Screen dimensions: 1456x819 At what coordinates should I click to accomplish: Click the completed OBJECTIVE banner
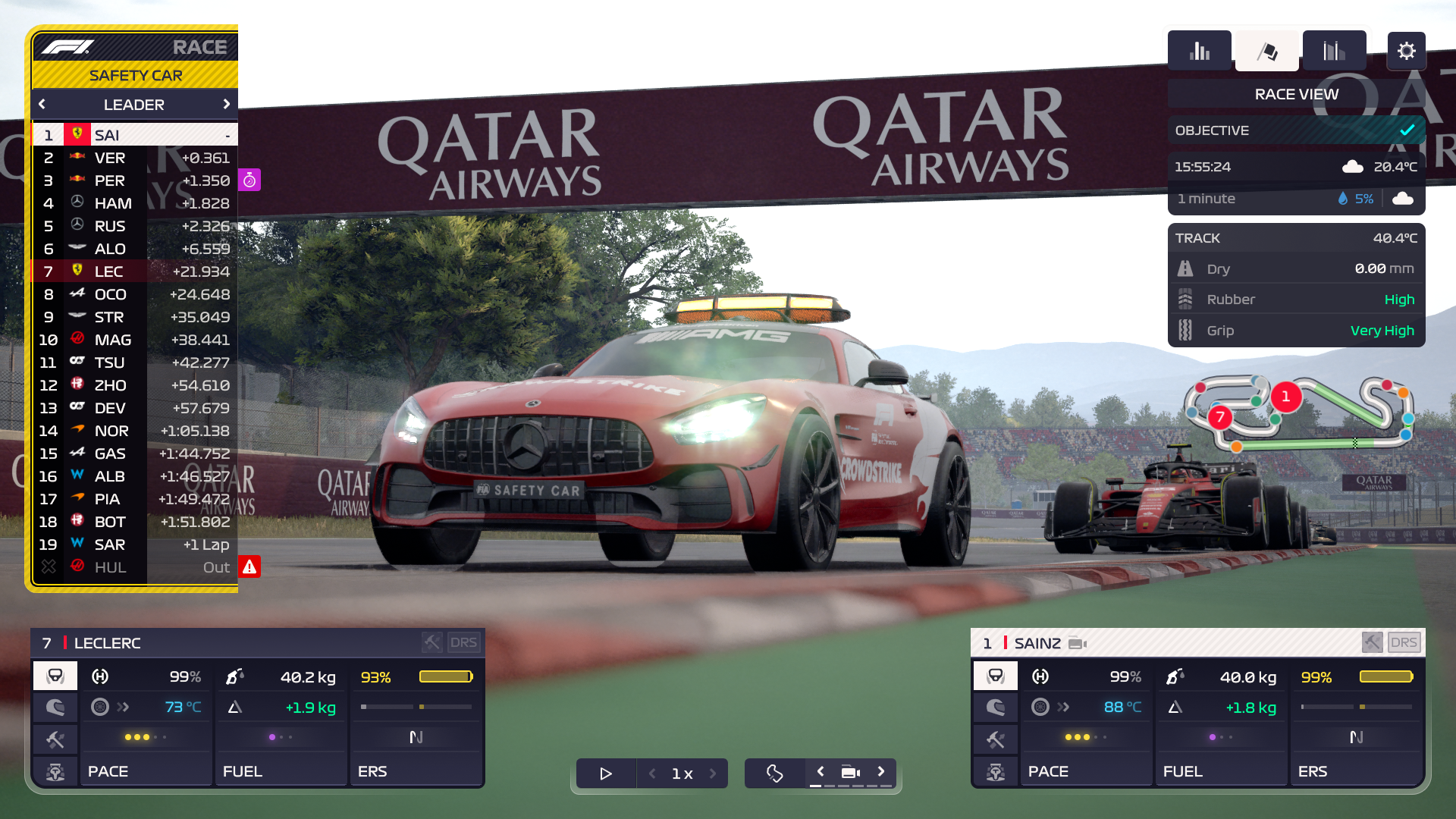click(1295, 130)
